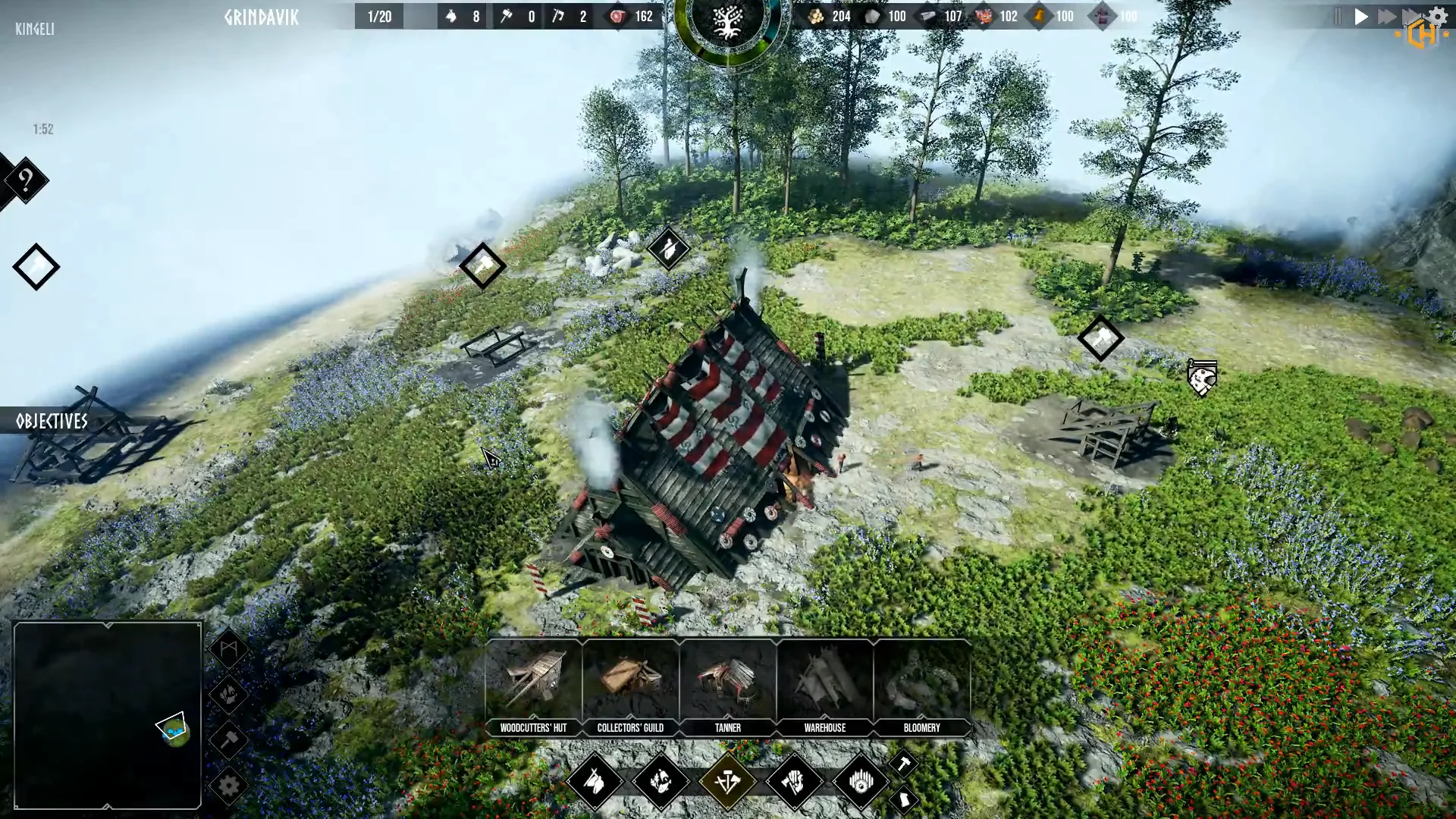Switch to the food build category

pyautogui.click(x=661, y=781)
